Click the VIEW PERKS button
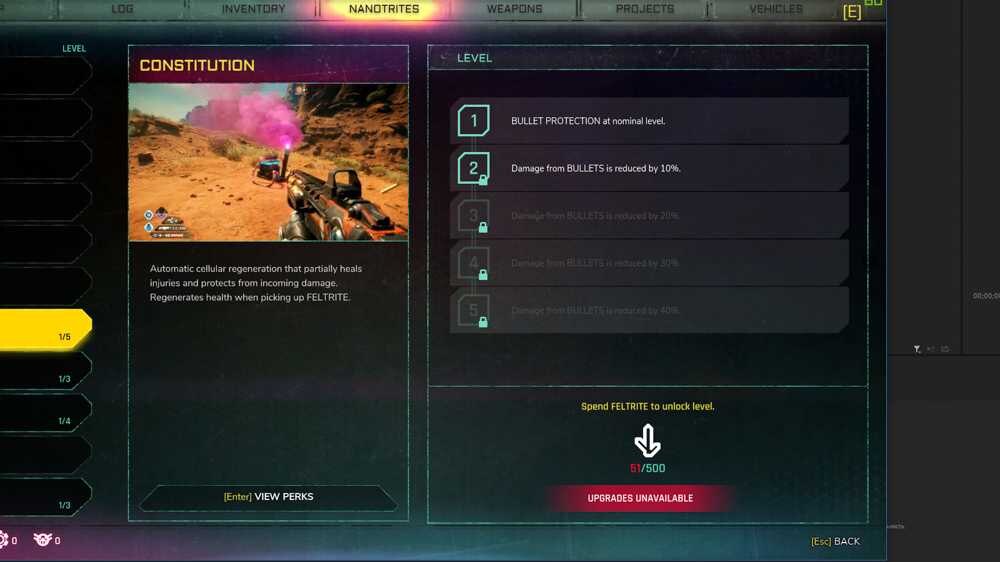The image size is (1000, 562). [x=268, y=496]
